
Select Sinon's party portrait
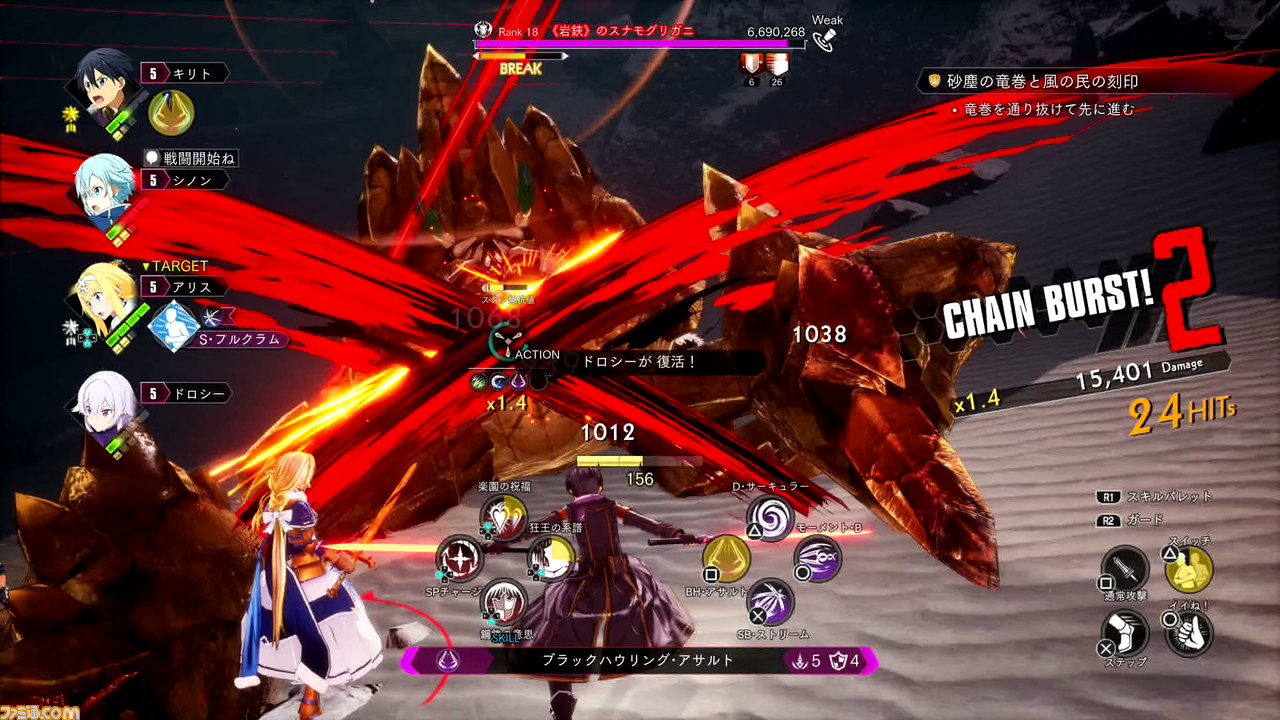point(104,189)
